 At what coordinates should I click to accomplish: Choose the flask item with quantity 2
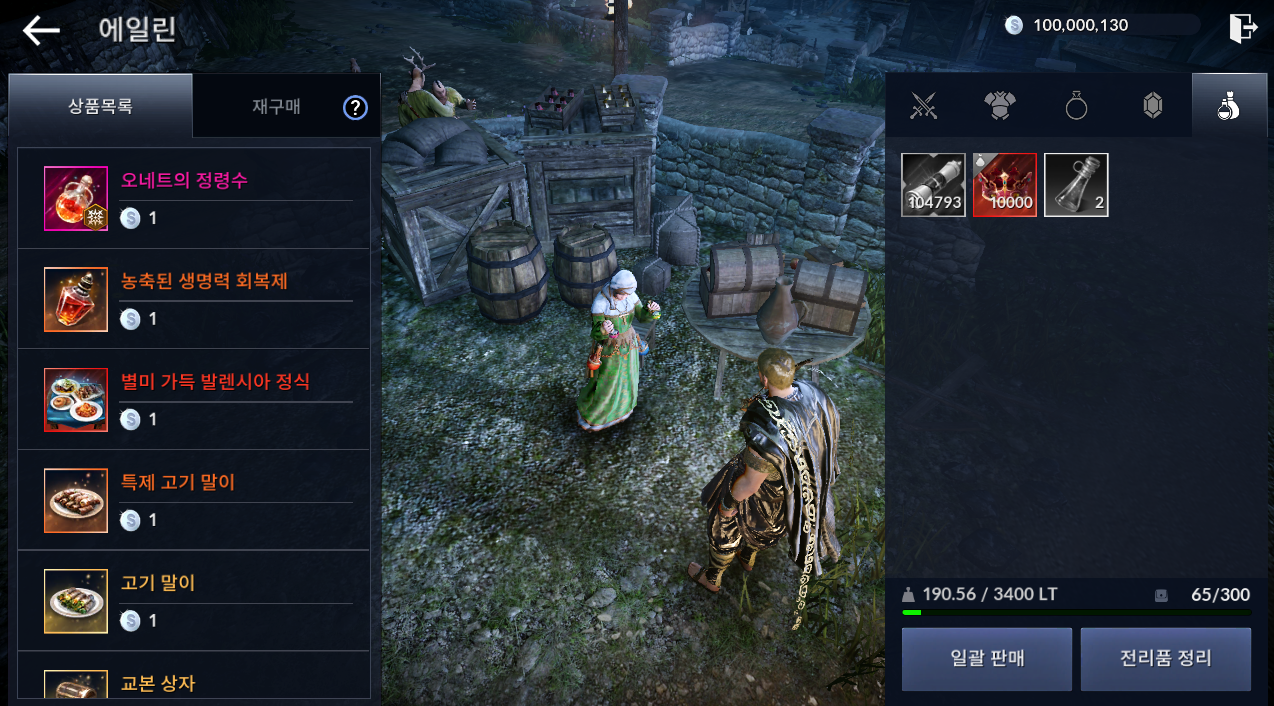pos(1076,185)
